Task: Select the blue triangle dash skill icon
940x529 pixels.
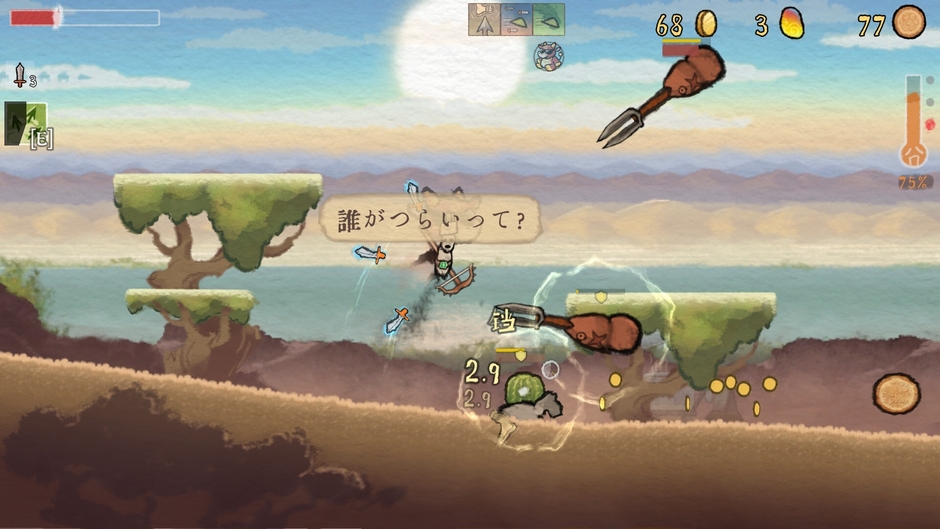Action: (x=516, y=19)
